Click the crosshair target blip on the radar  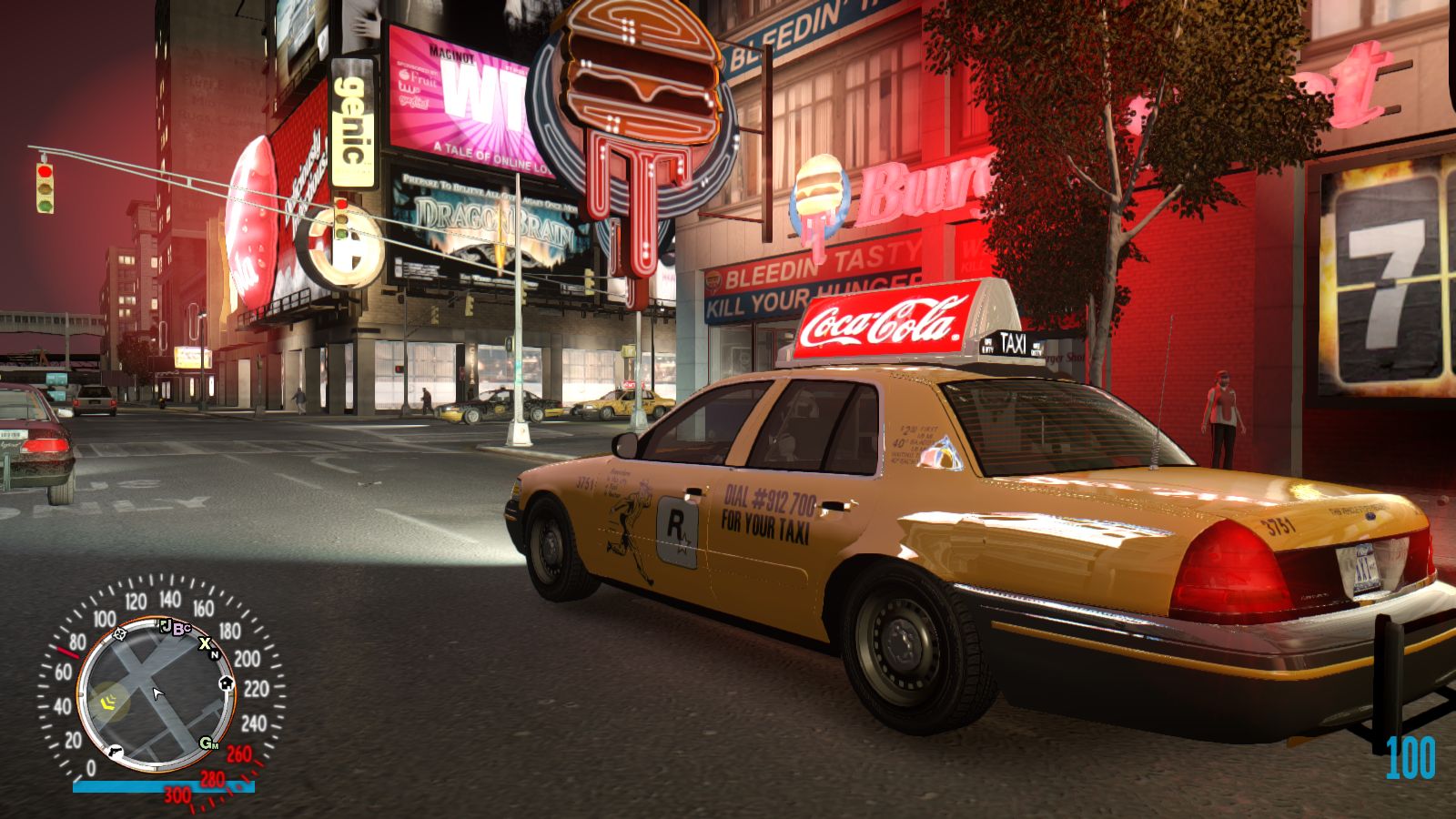point(119,634)
